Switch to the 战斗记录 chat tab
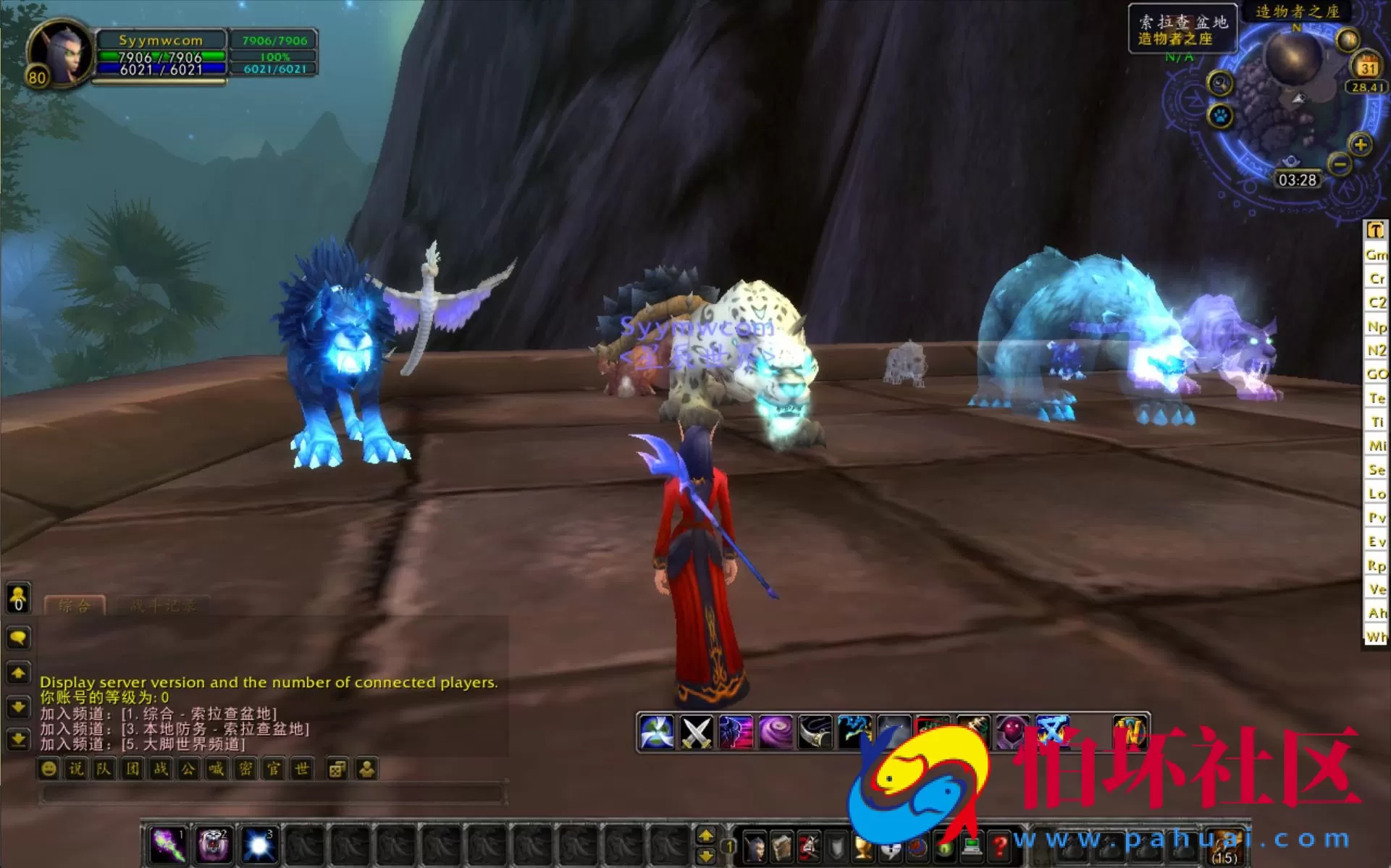 [163, 606]
